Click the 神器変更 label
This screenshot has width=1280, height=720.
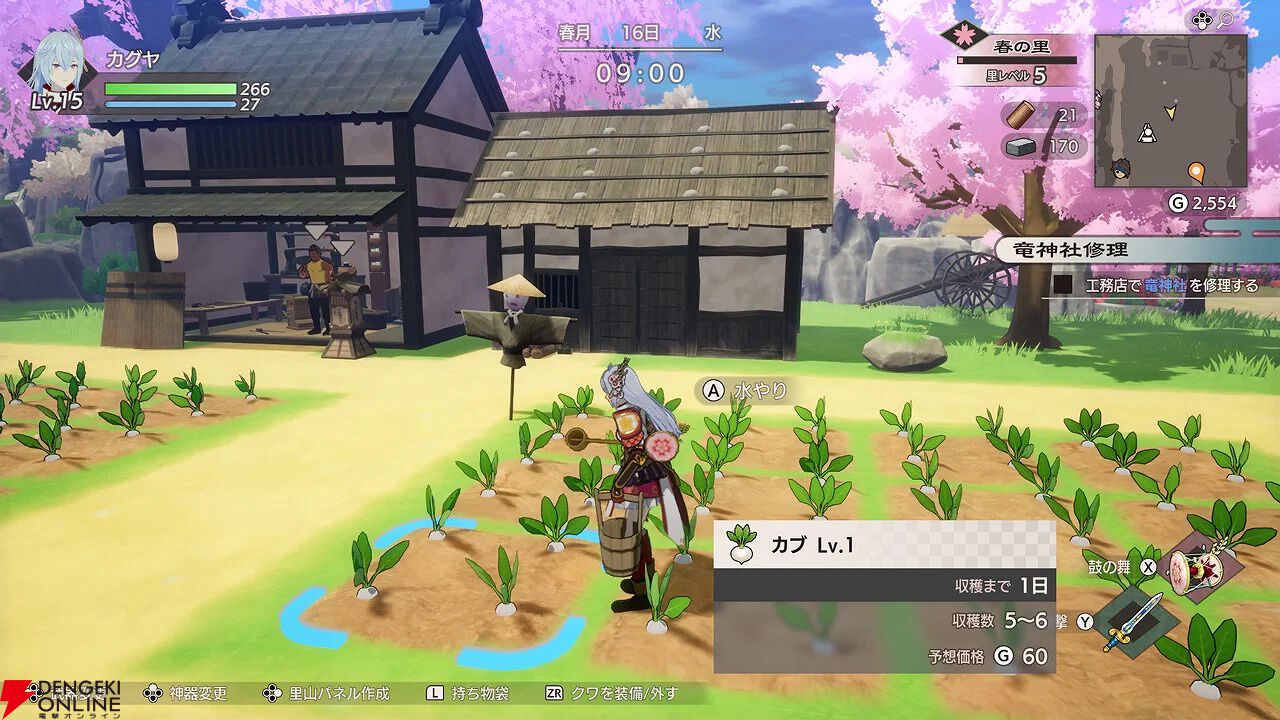click(198, 693)
